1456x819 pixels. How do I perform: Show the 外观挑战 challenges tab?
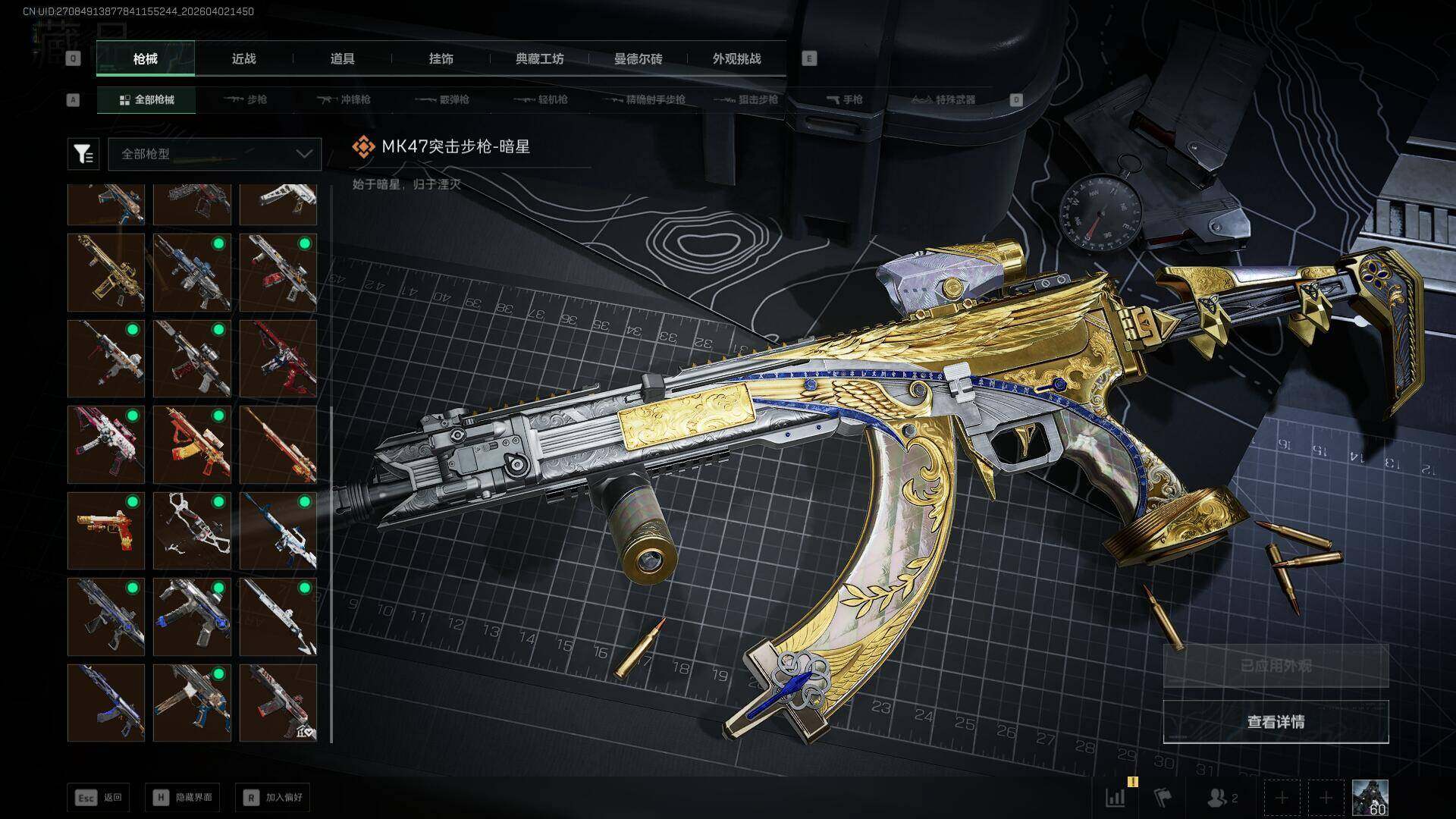(736, 59)
